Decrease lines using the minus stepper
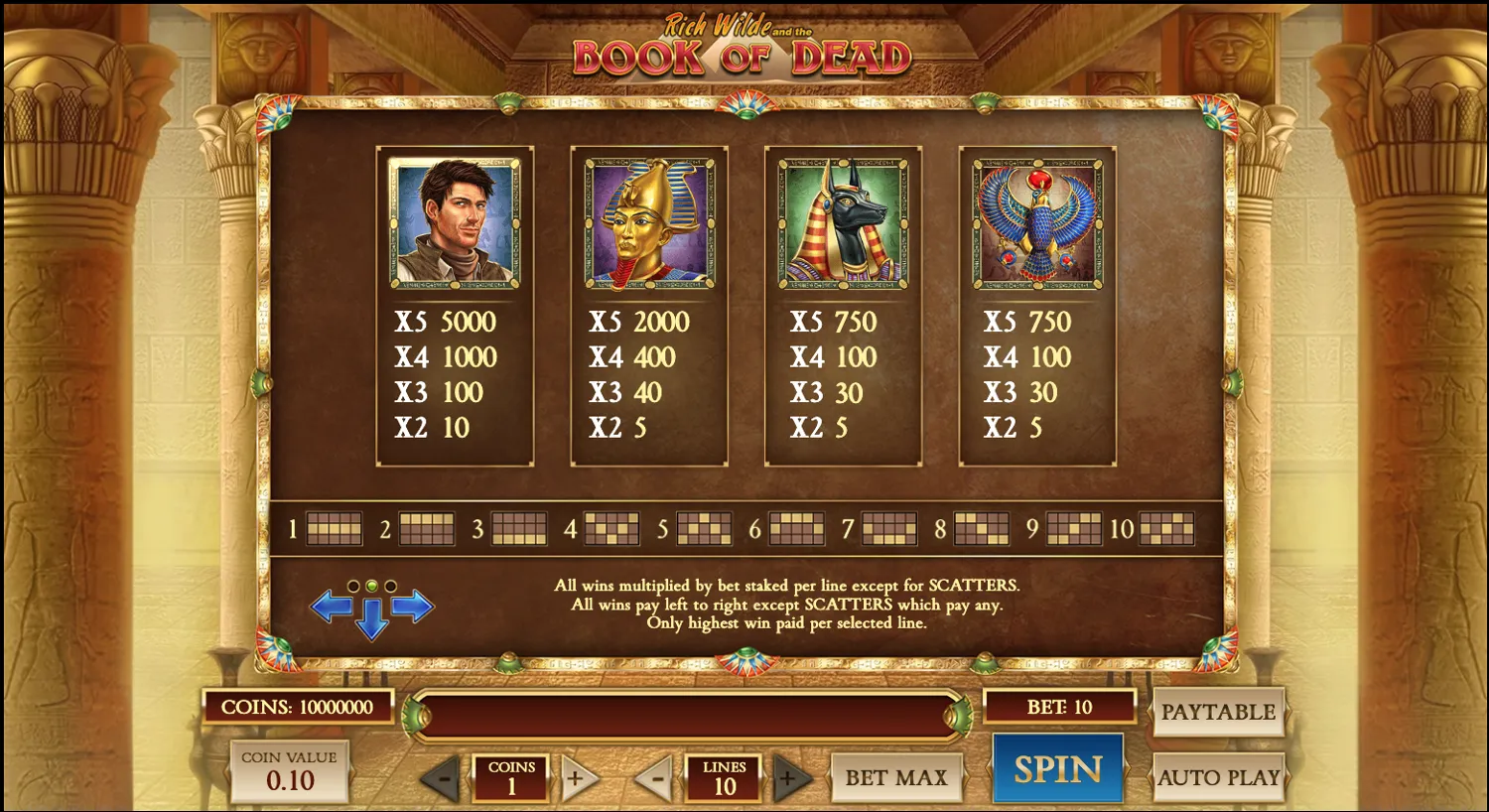This screenshot has width=1489, height=812. pyautogui.click(x=655, y=777)
